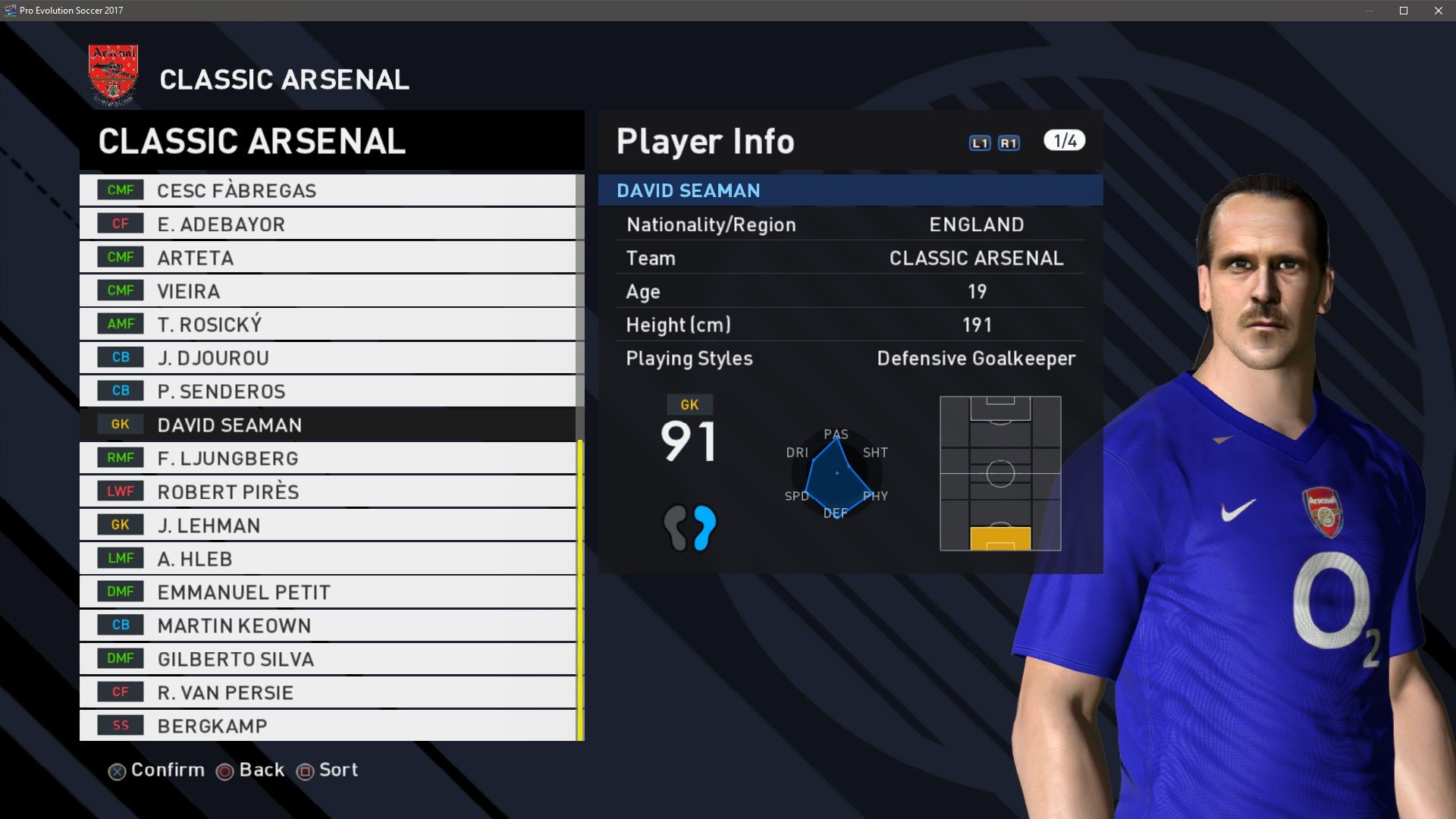Select T. Rosický in the list
This screenshot has height=819, width=1456.
(x=328, y=325)
